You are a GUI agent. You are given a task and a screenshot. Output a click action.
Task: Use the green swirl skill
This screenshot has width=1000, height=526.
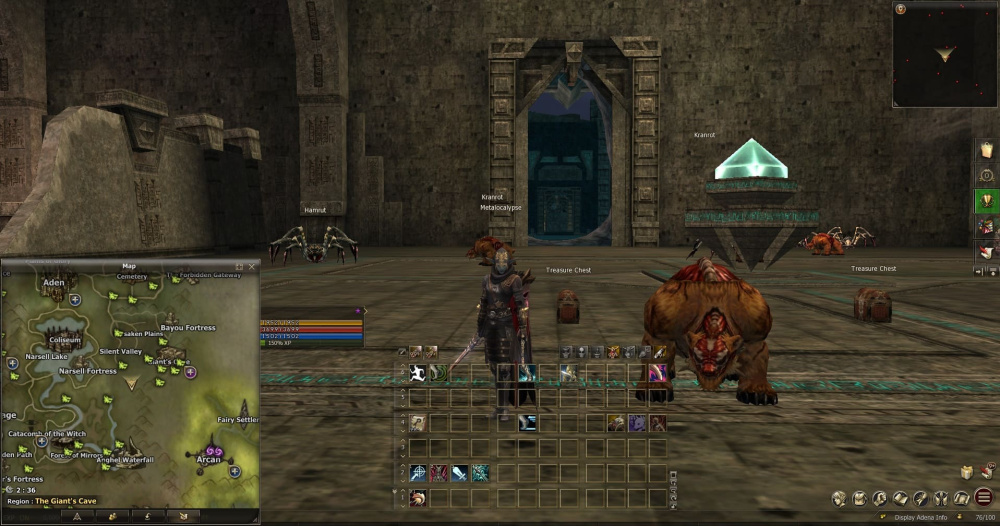[x=439, y=374]
